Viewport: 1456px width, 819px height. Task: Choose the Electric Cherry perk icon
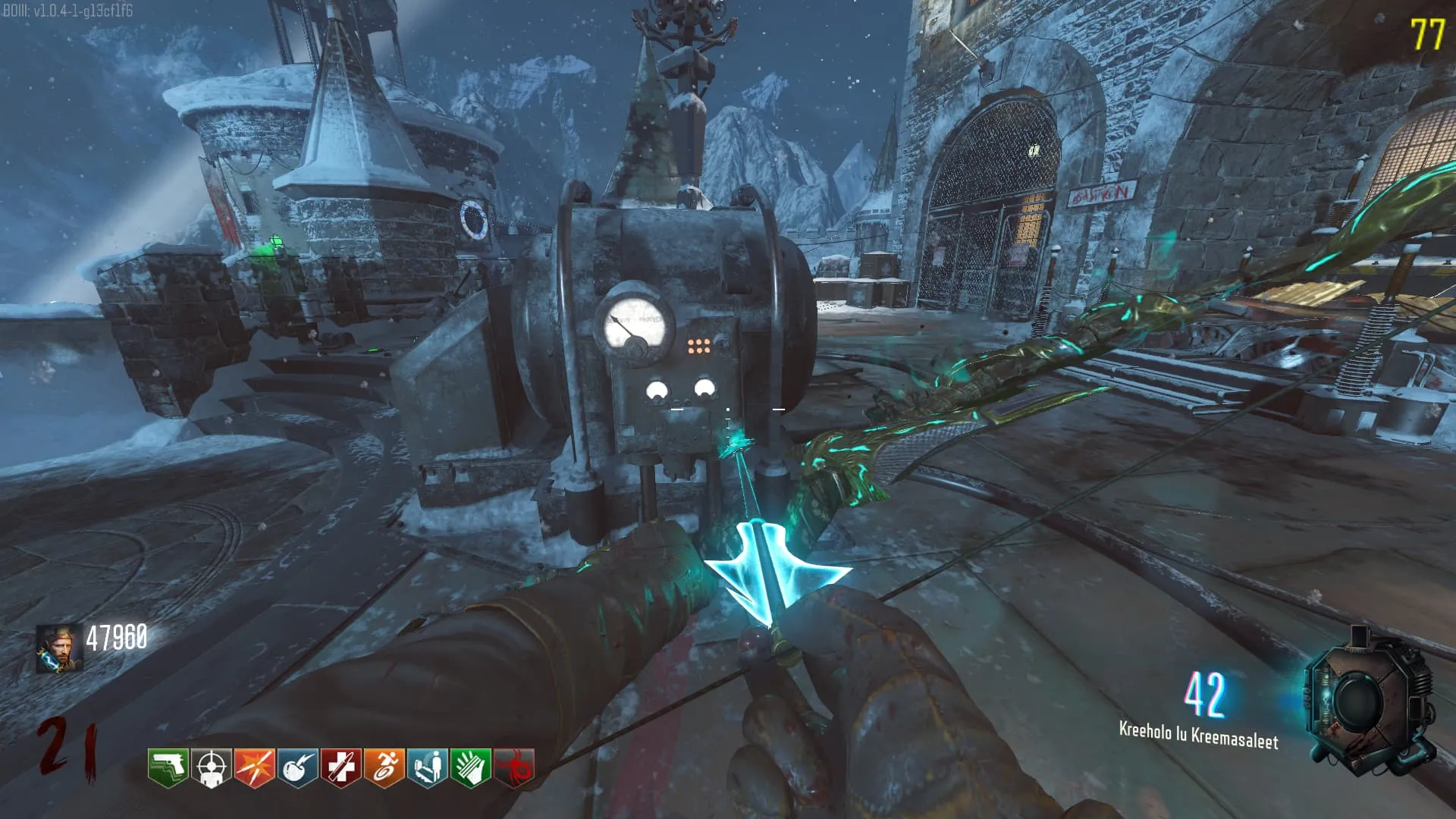(x=297, y=768)
